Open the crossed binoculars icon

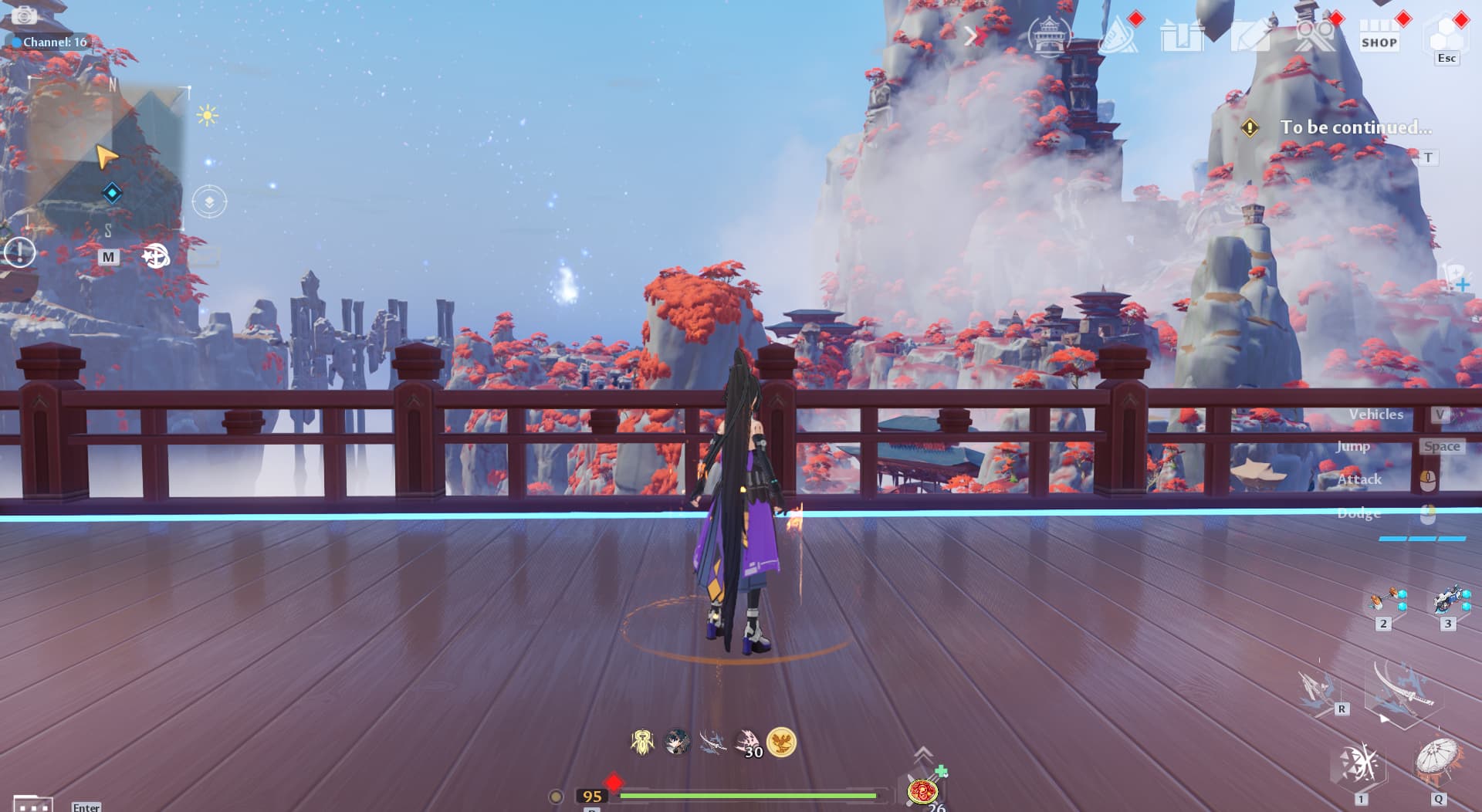click(x=1314, y=36)
